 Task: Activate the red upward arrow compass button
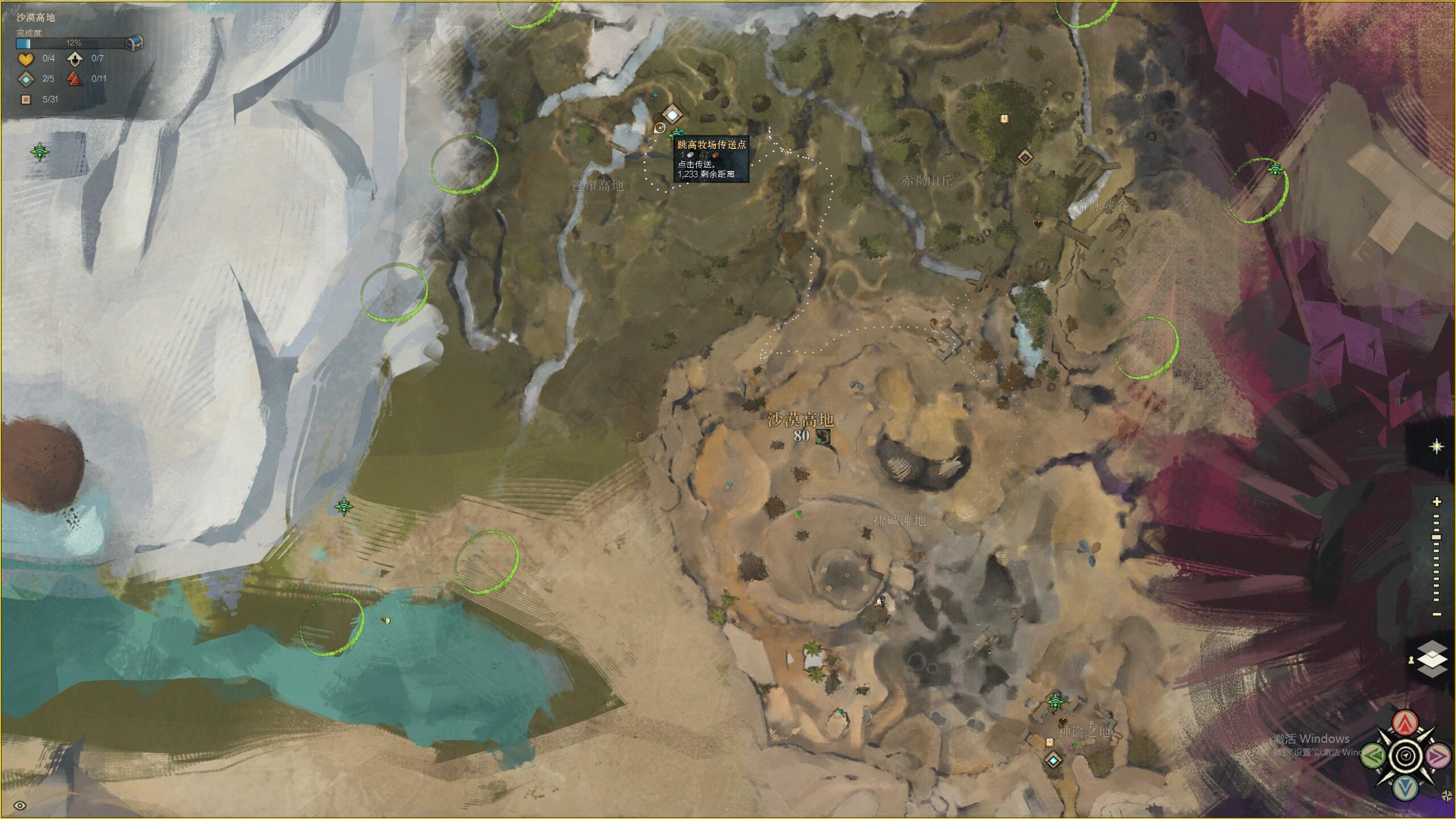click(1405, 723)
